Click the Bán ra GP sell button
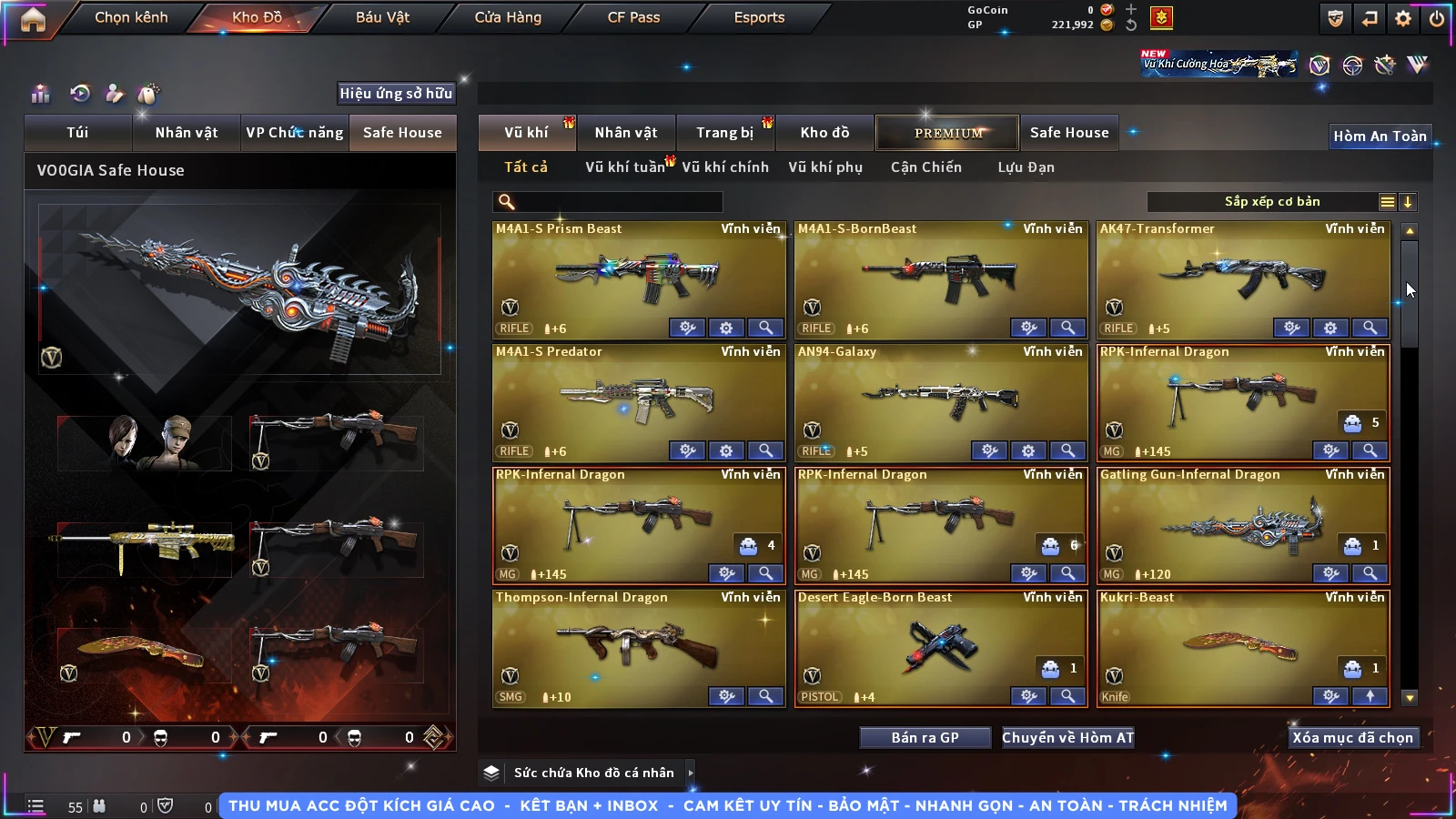This screenshot has height=819, width=1456. click(925, 738)
